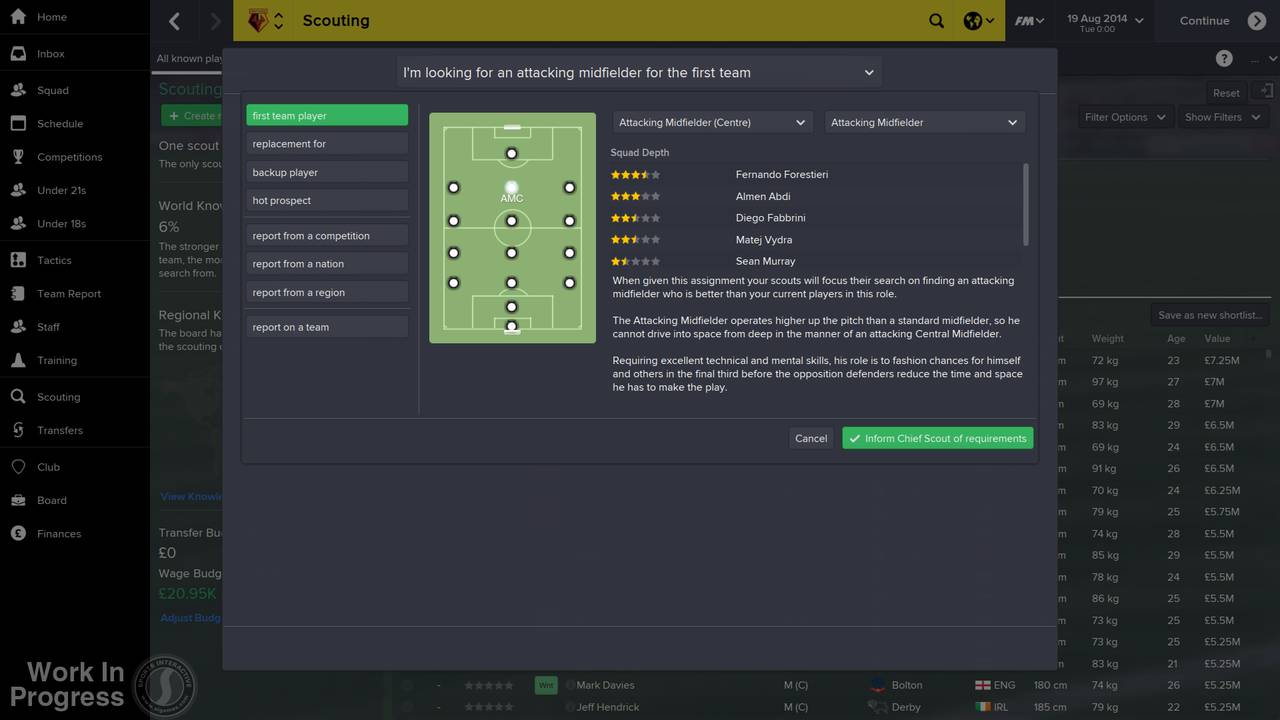Click Inform Chief Scout of requirements
Screen dimensions: 1280x720
[937, 438]
